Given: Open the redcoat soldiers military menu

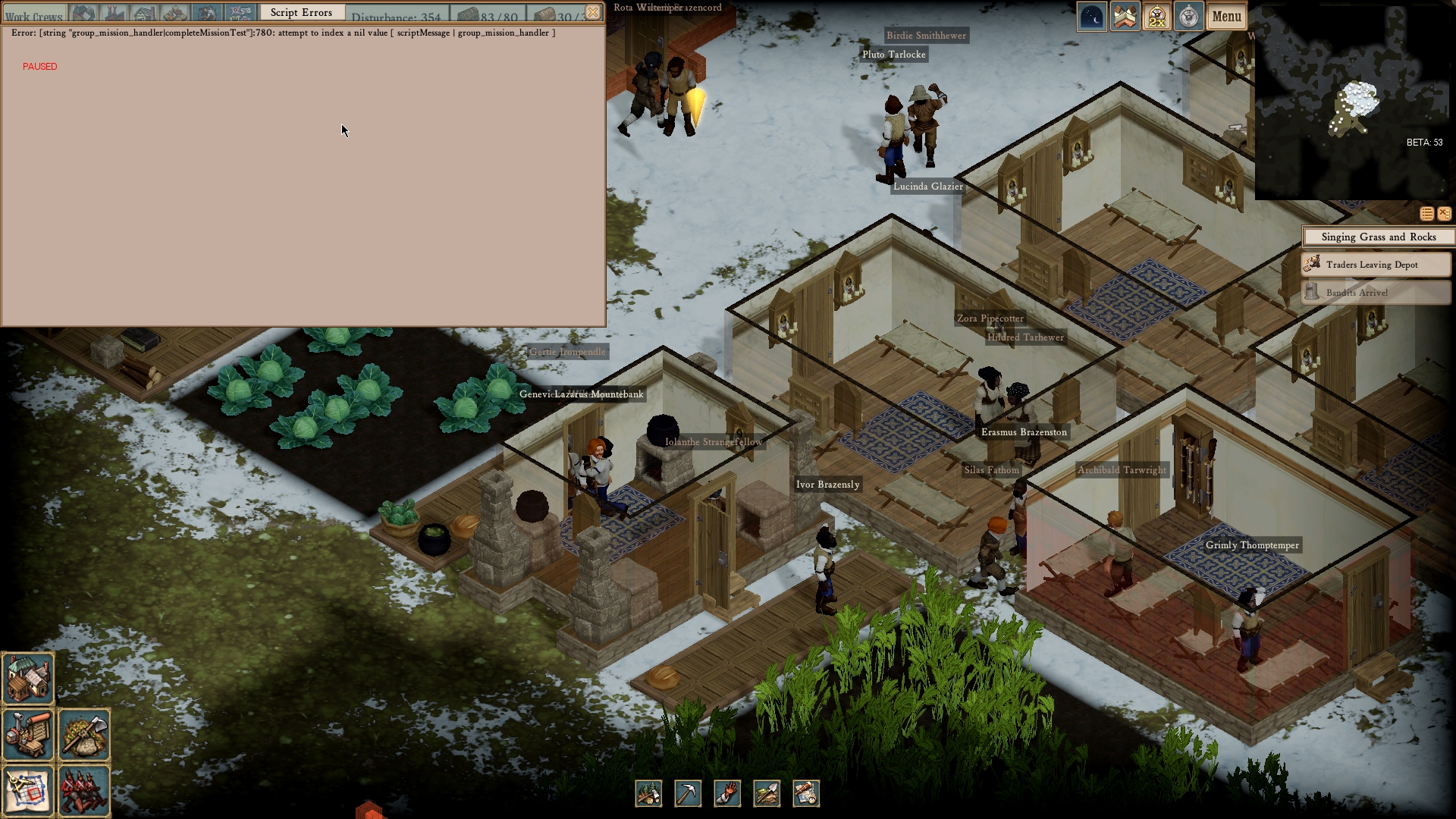Looking at the screenshot, I should [x=84, y=791].
